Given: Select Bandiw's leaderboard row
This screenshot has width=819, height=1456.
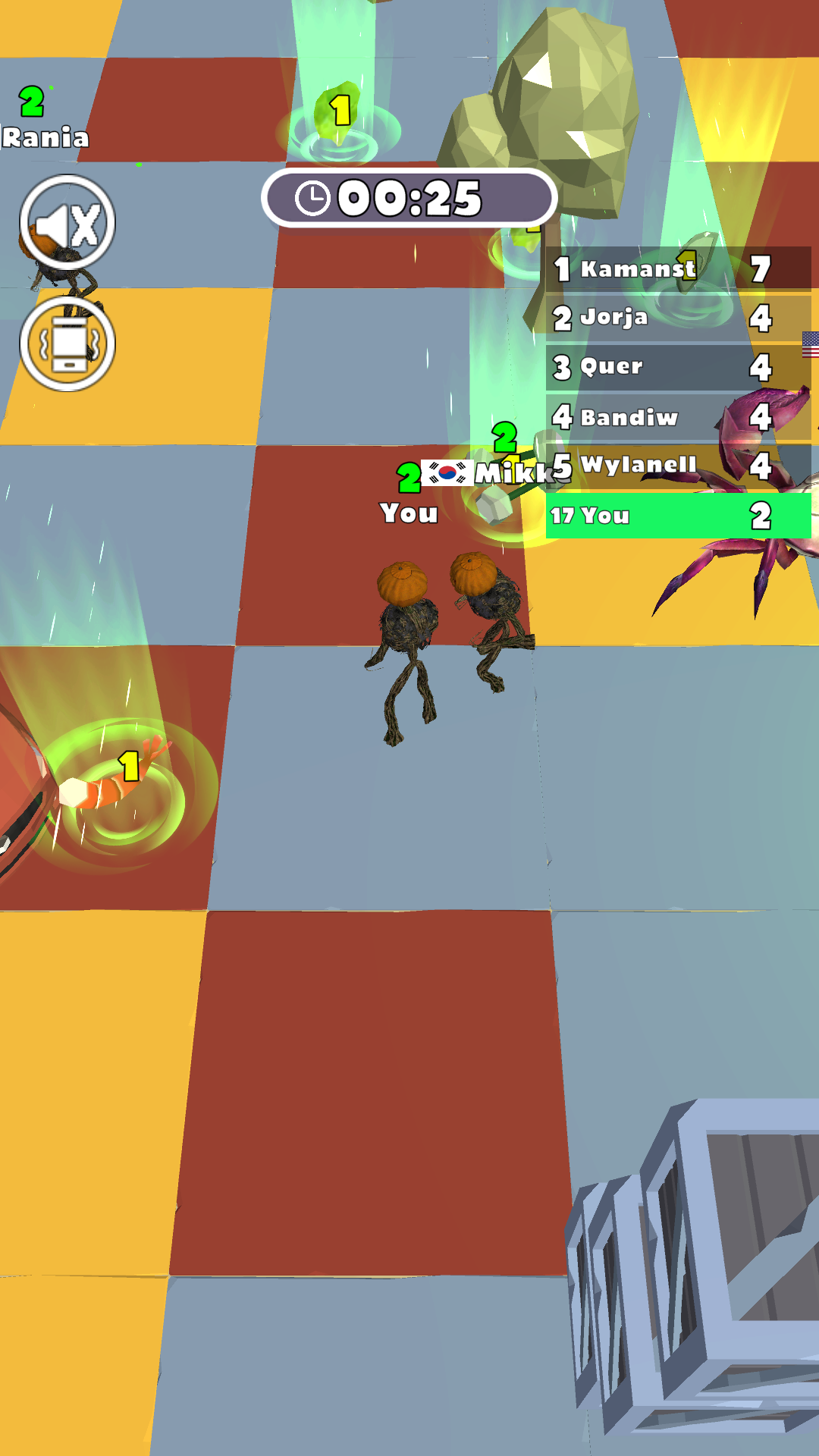Looking at the screenshot, I should pos(677,416).
